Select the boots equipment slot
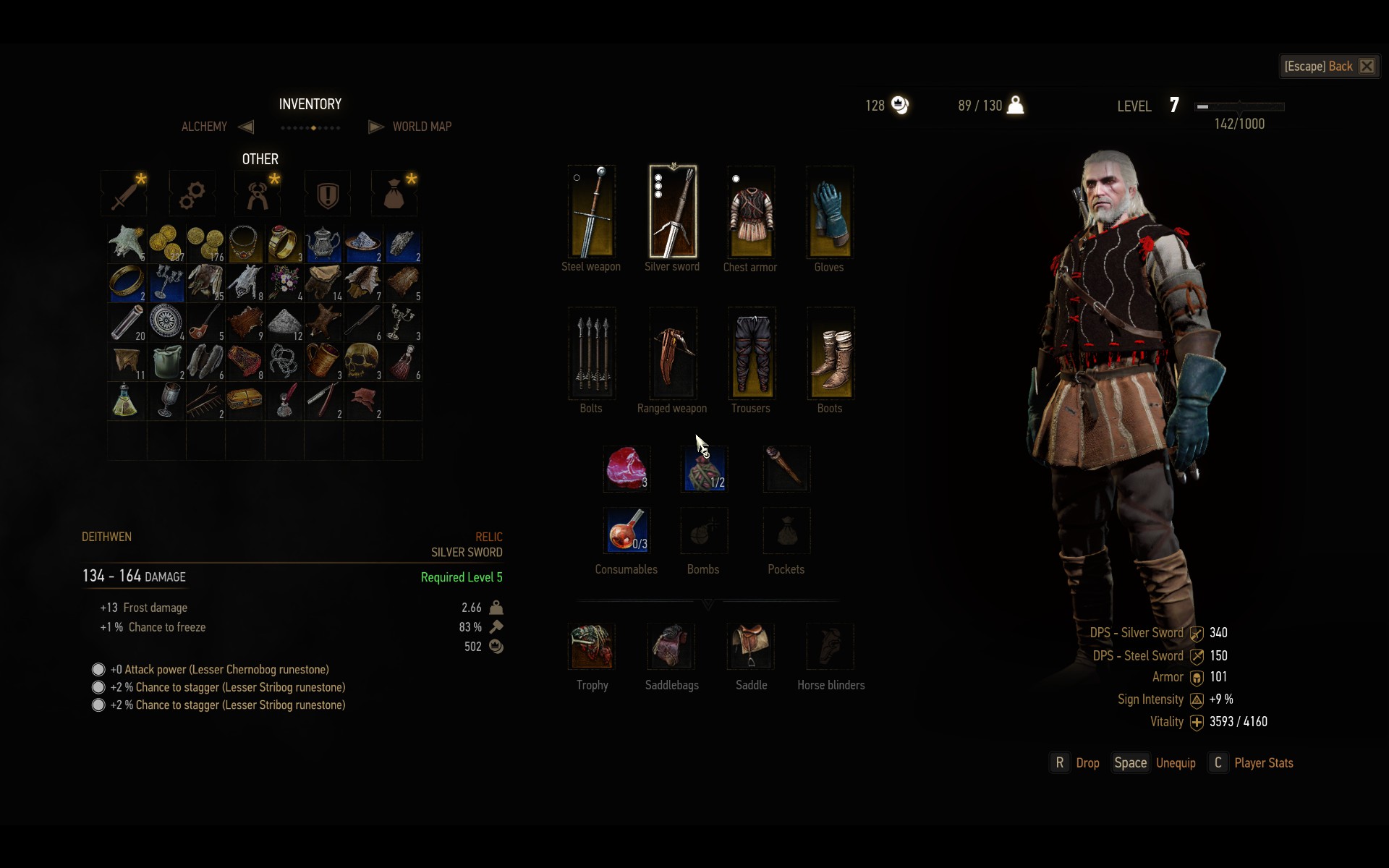This screenshot has width=1389, height=868. click(830, 353)
